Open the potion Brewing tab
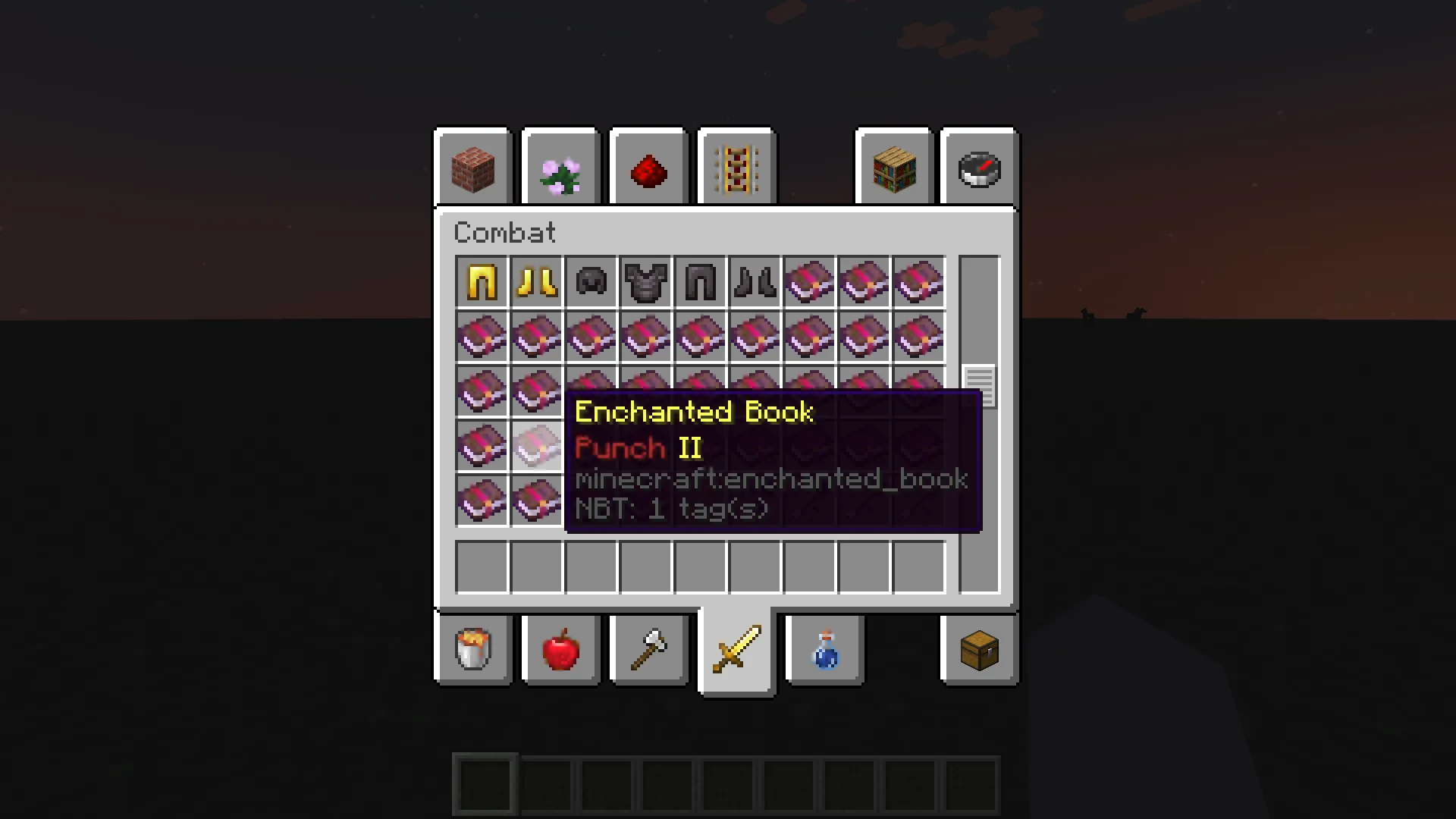The height and width of the screenshot is (819, 1456). 825,649
